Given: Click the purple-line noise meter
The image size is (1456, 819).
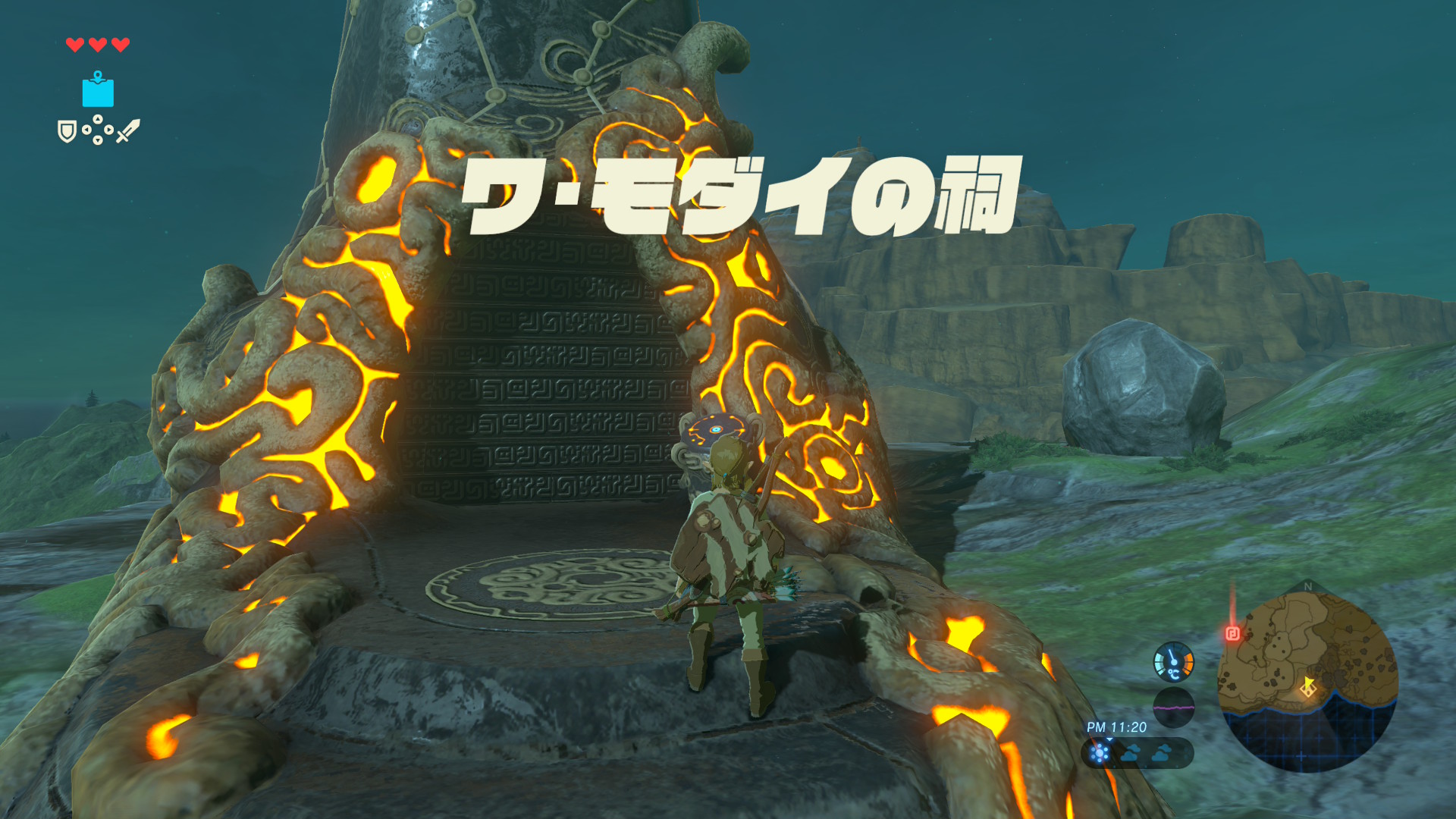Looking at the screenshot, I should coord(1173,708).
